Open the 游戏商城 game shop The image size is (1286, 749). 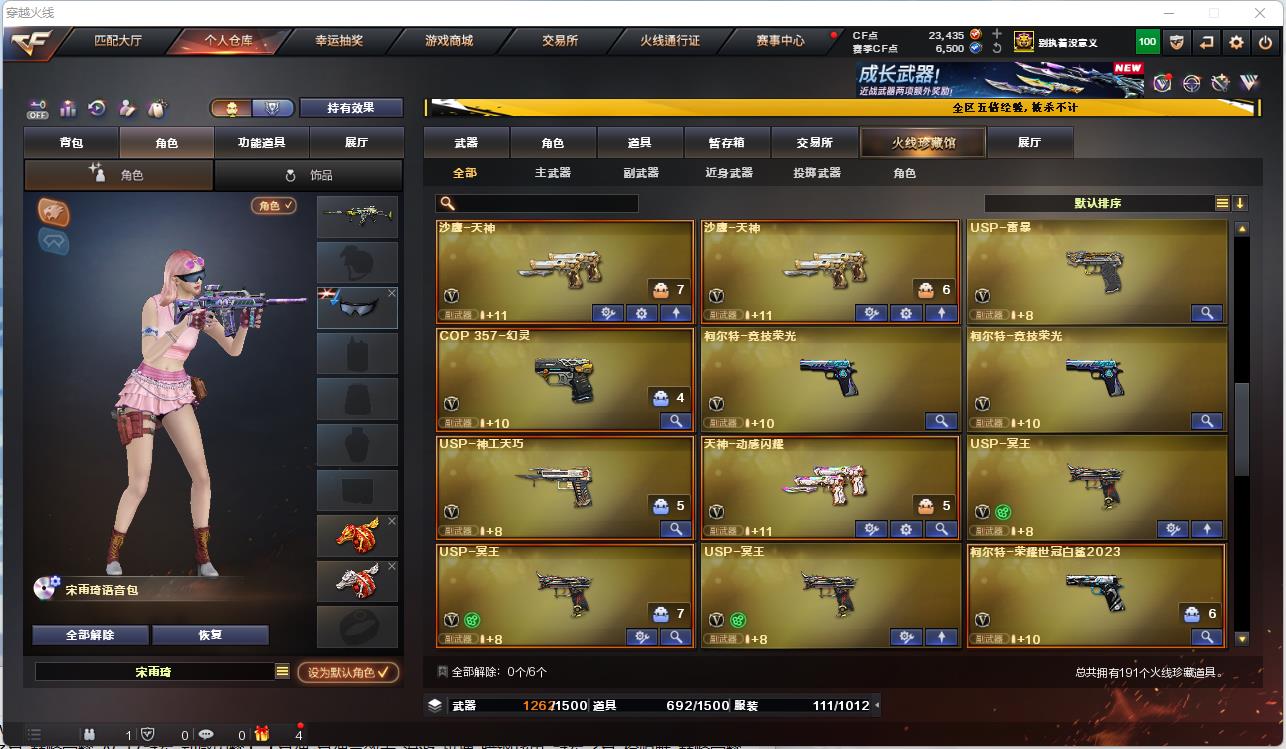pyautogui.click(x=449, y=41)
